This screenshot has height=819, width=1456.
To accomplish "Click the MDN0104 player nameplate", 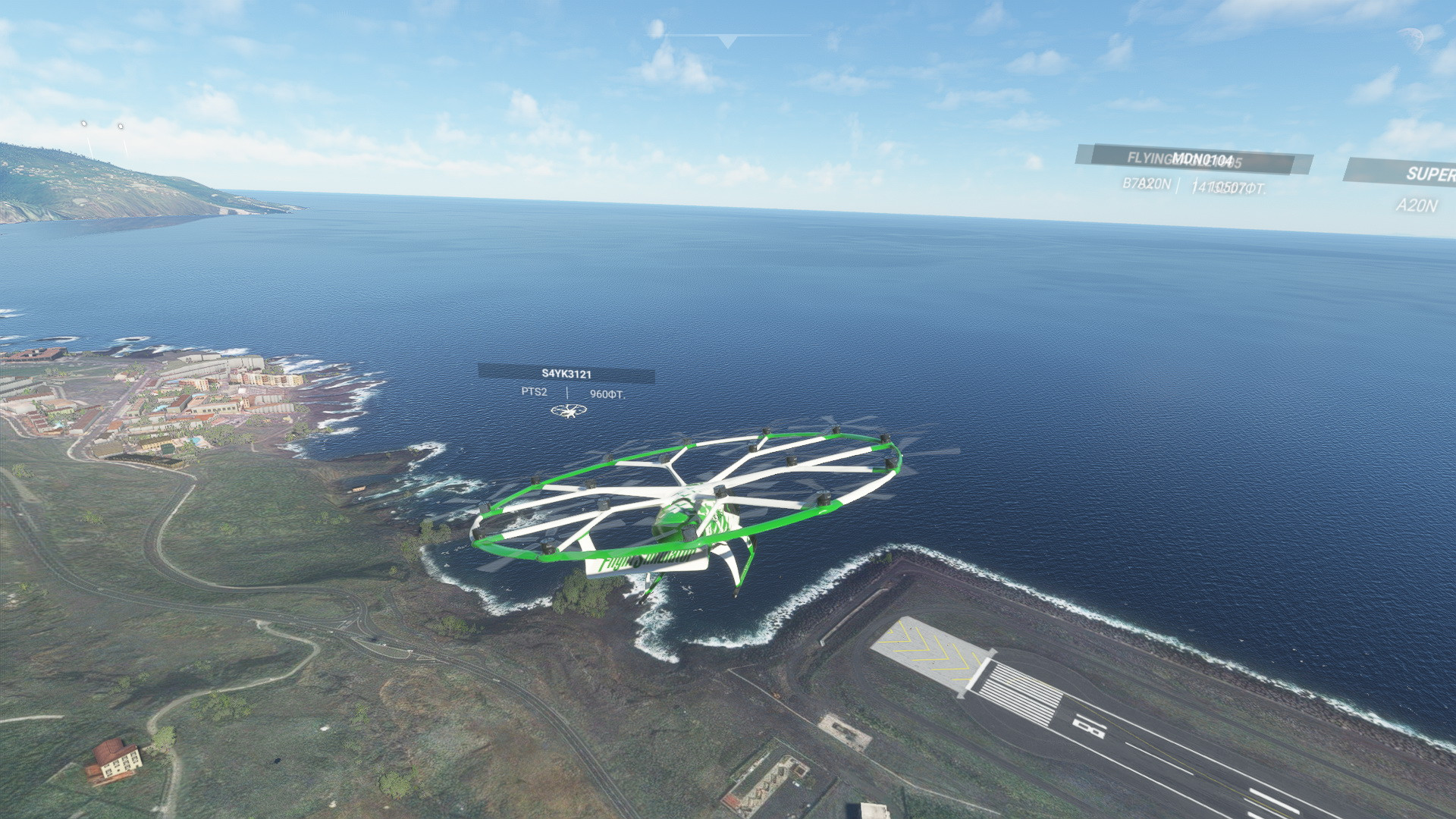I will pyautogui.click(x=1202, y=159).
